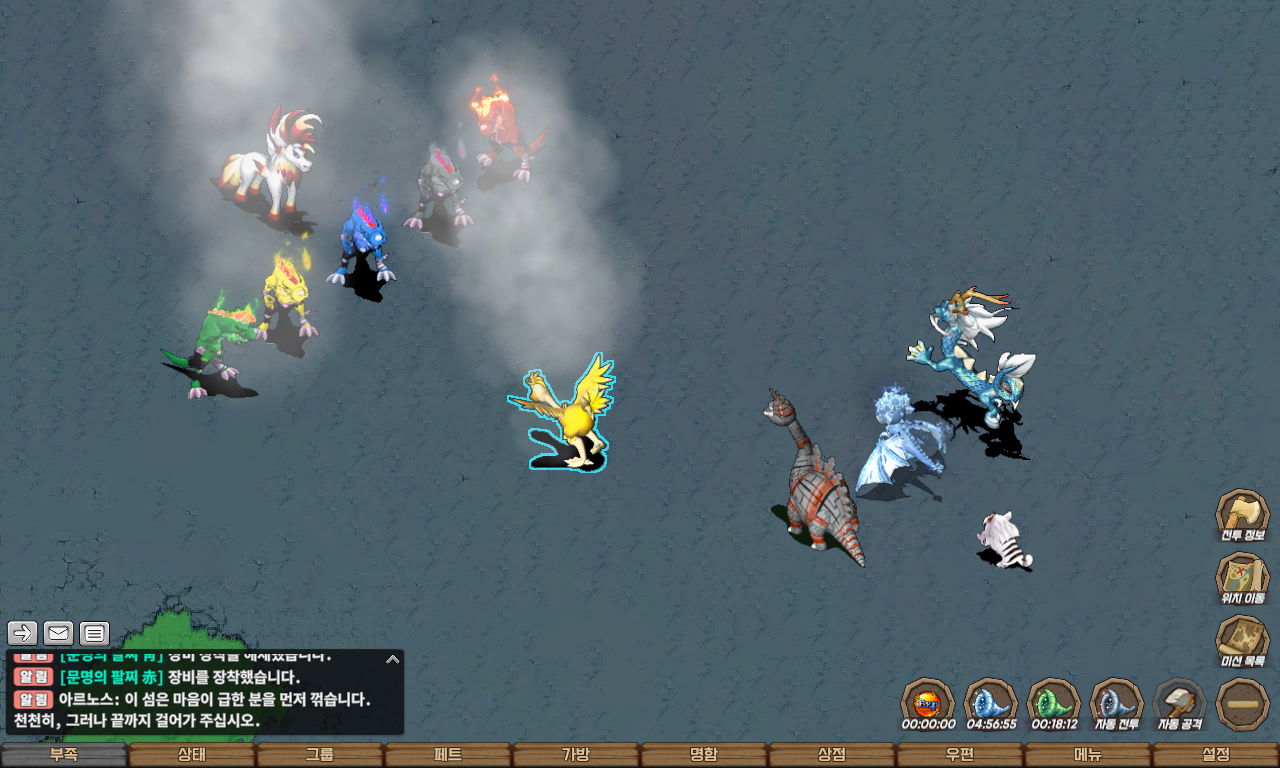Viewport: 1280px width, 768px height.
Task: Expand the chat log with the up arrow
Action: tap(393, 659)
